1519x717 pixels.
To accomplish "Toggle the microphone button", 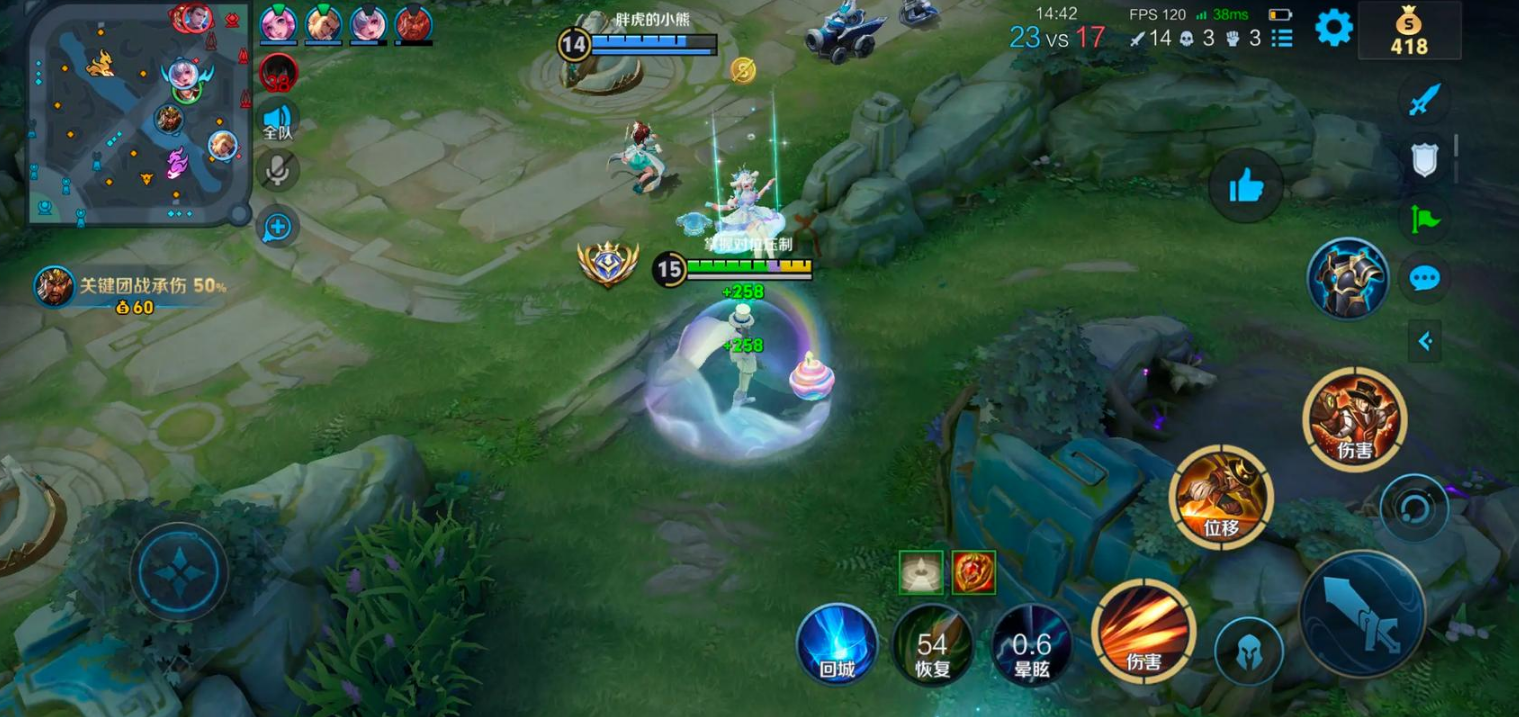I will click(x=277, y=171).
